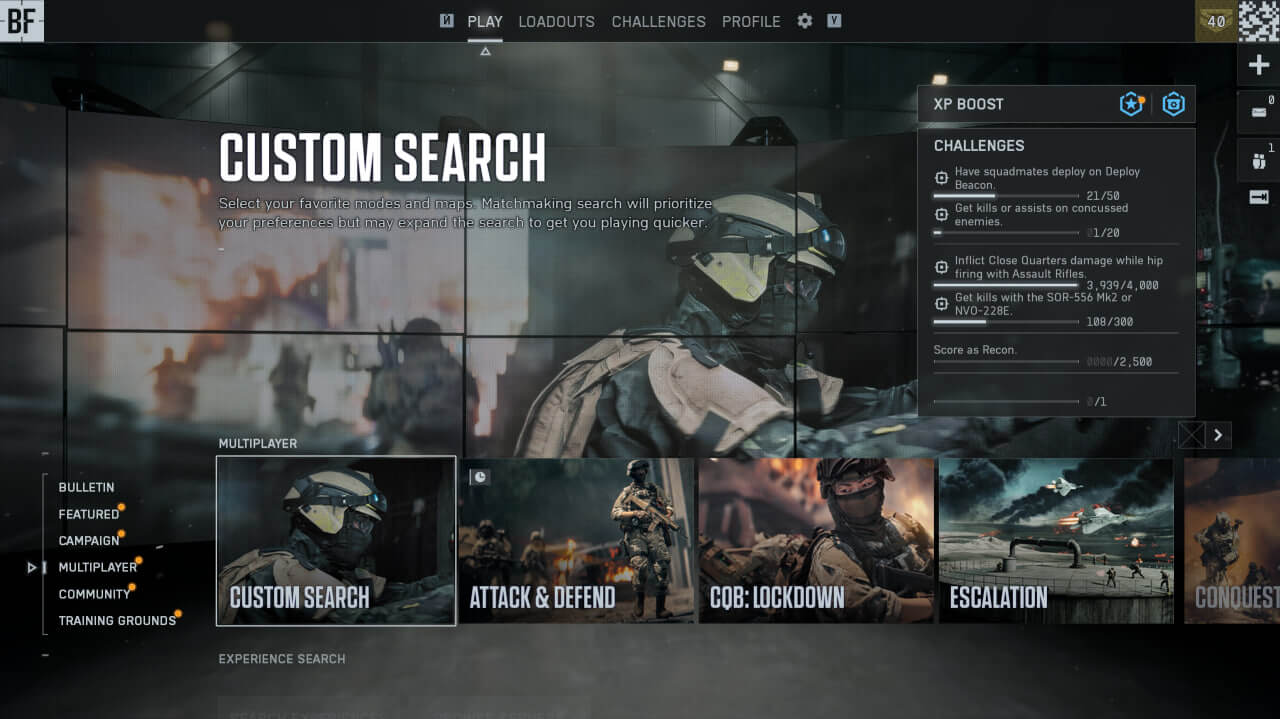Click the BF logo in the corner
The width and height of the screenshot is (1280, 719).
21,21
